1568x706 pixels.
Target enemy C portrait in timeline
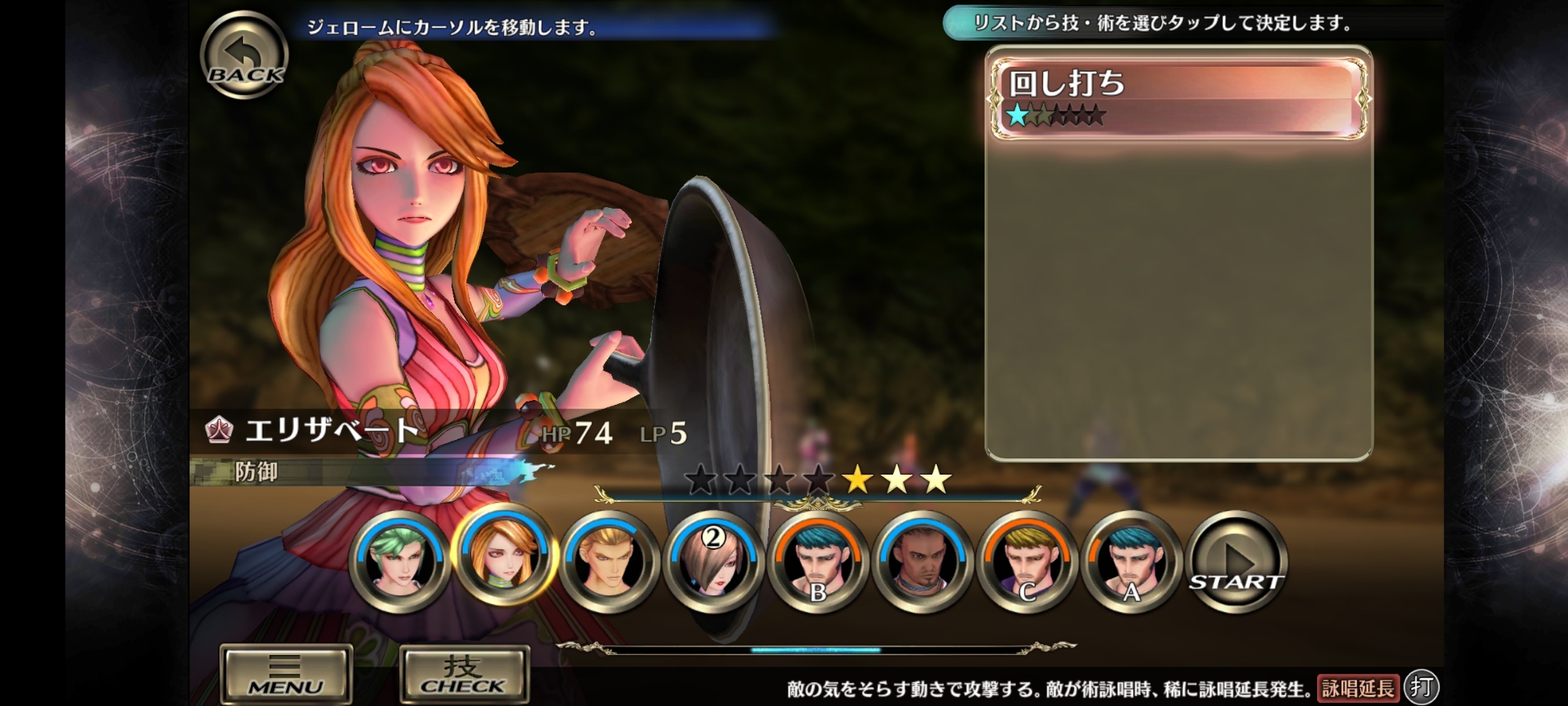point(1027,562)
